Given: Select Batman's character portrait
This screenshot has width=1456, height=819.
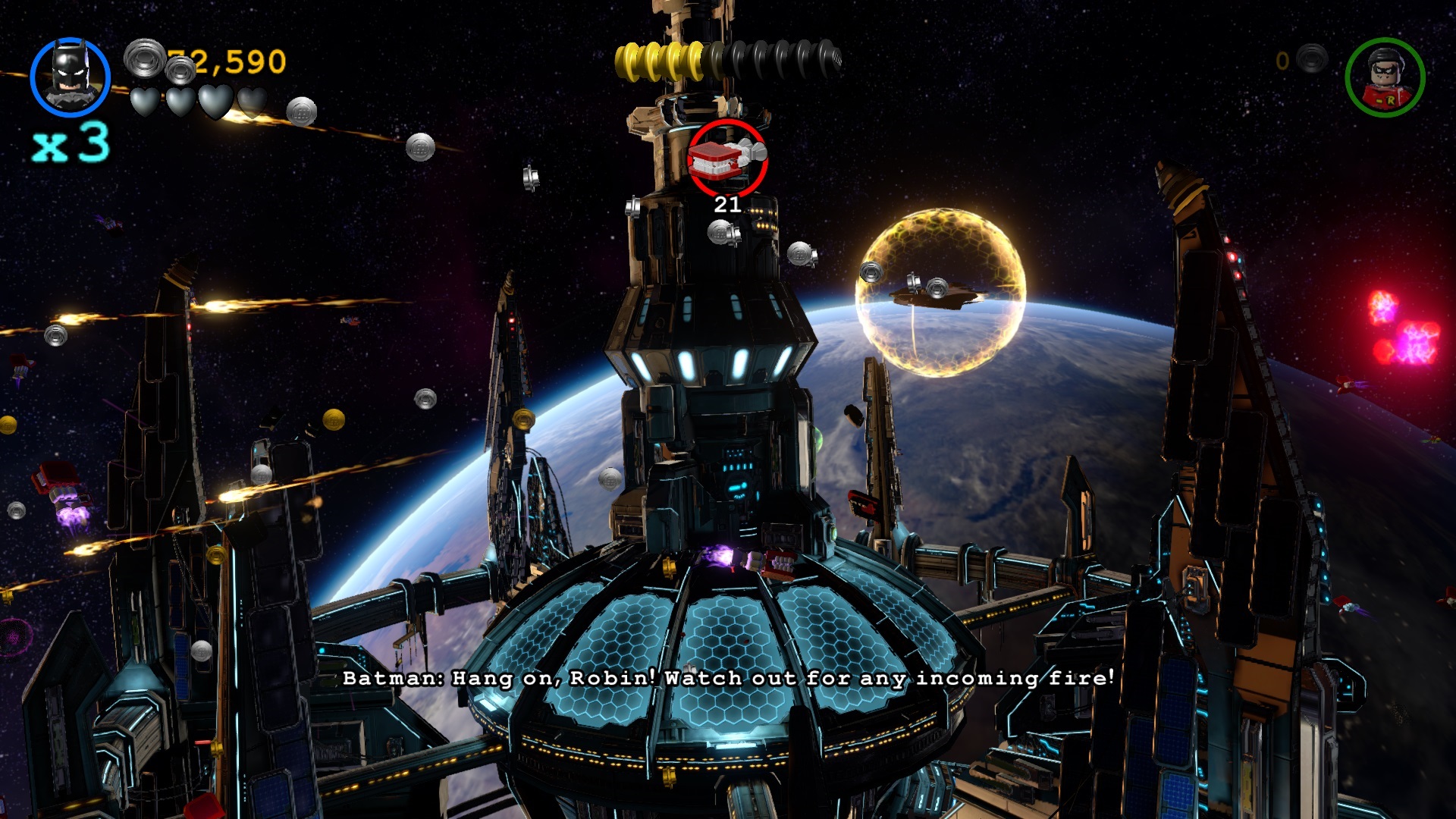Looking at the screenshot, I should (71, 77).
